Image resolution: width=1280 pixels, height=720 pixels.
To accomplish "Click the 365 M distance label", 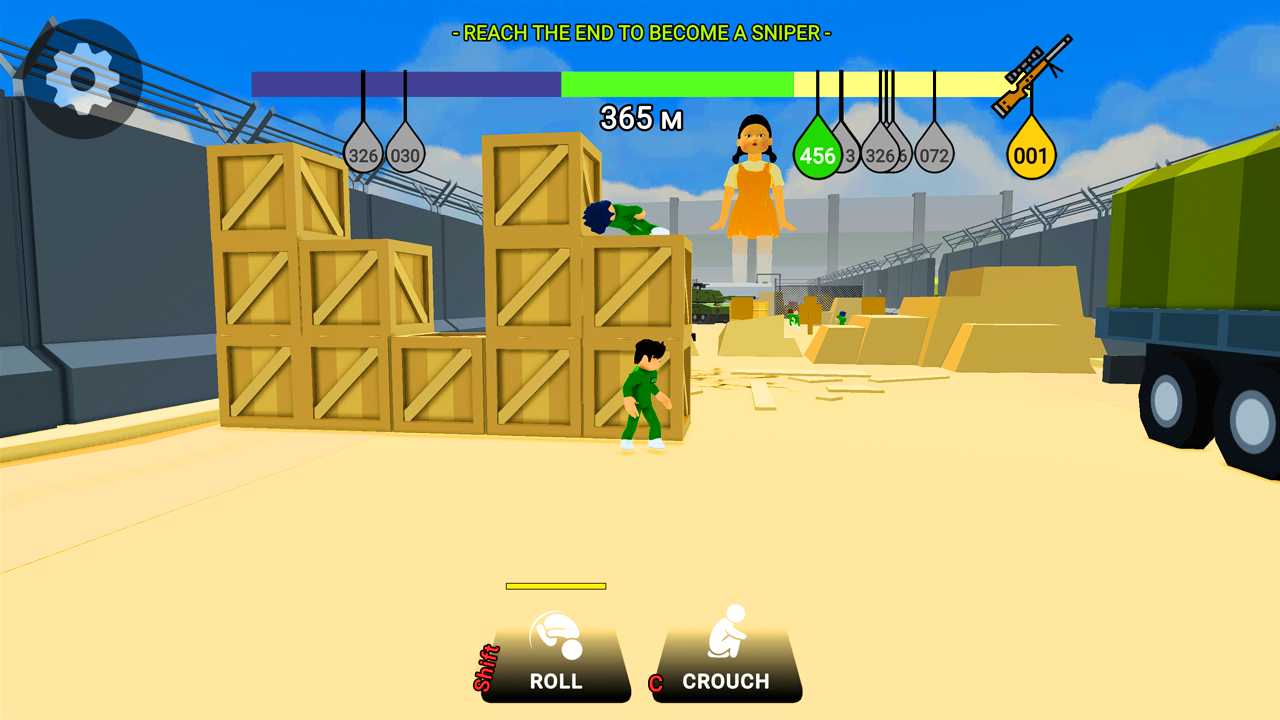I will [x=640, y=118].
